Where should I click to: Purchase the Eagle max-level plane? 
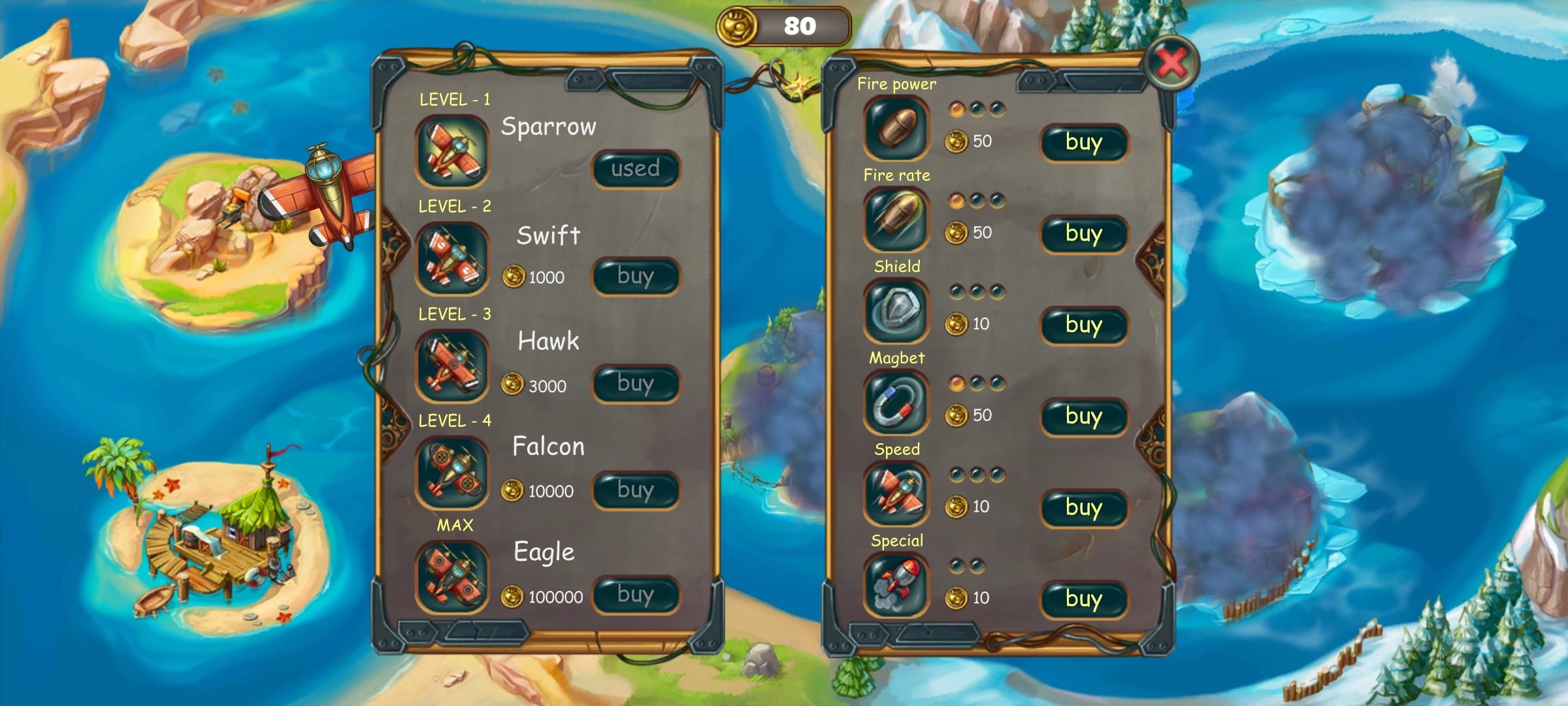(x=636, y=595)
